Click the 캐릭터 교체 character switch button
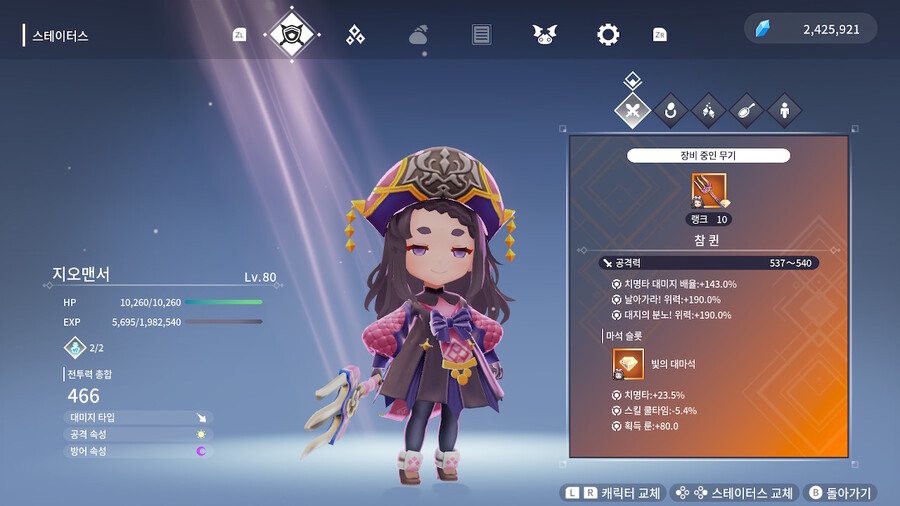900x506 pixels. point(610,493)
